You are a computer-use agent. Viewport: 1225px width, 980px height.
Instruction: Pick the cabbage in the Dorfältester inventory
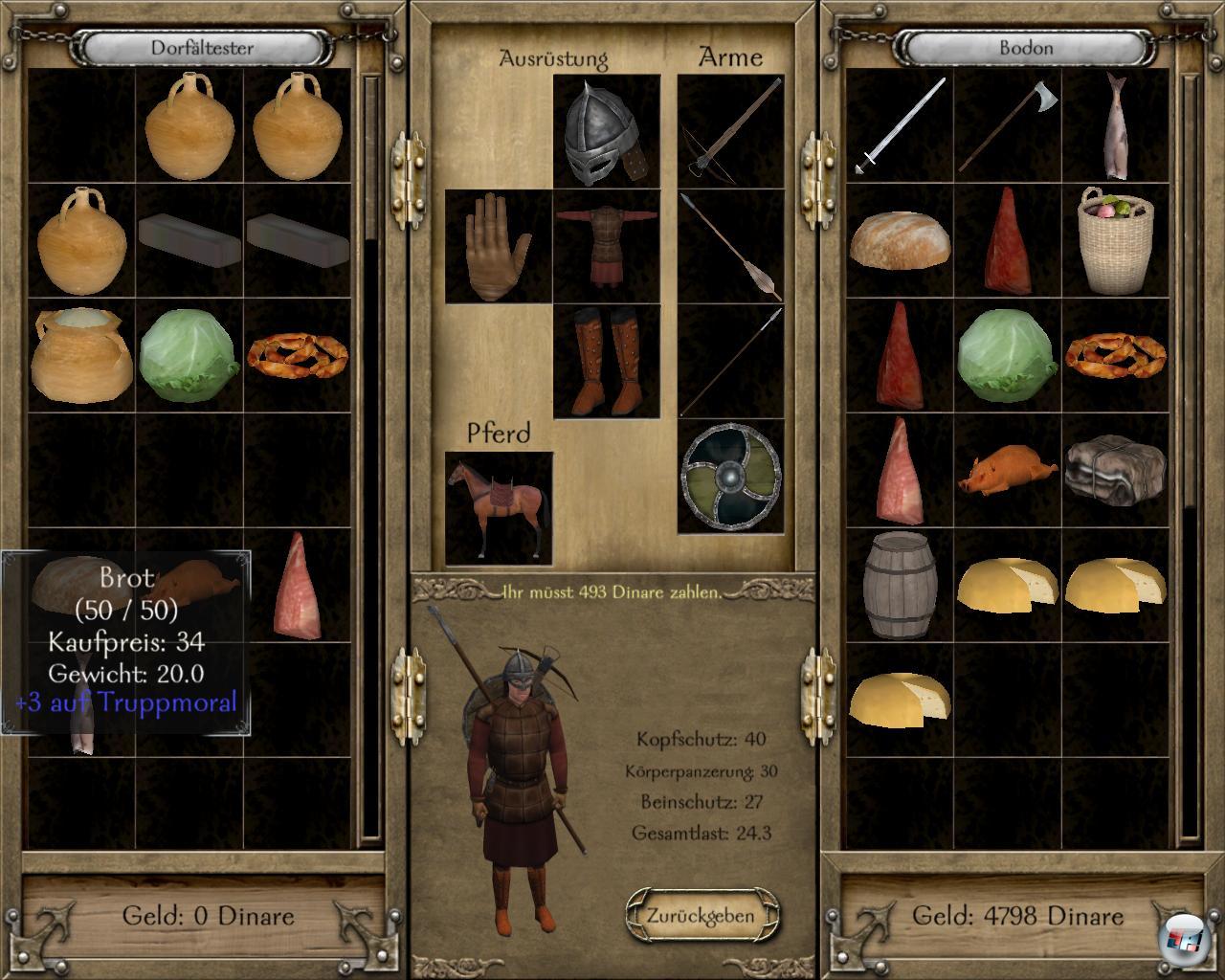(189, 356)
